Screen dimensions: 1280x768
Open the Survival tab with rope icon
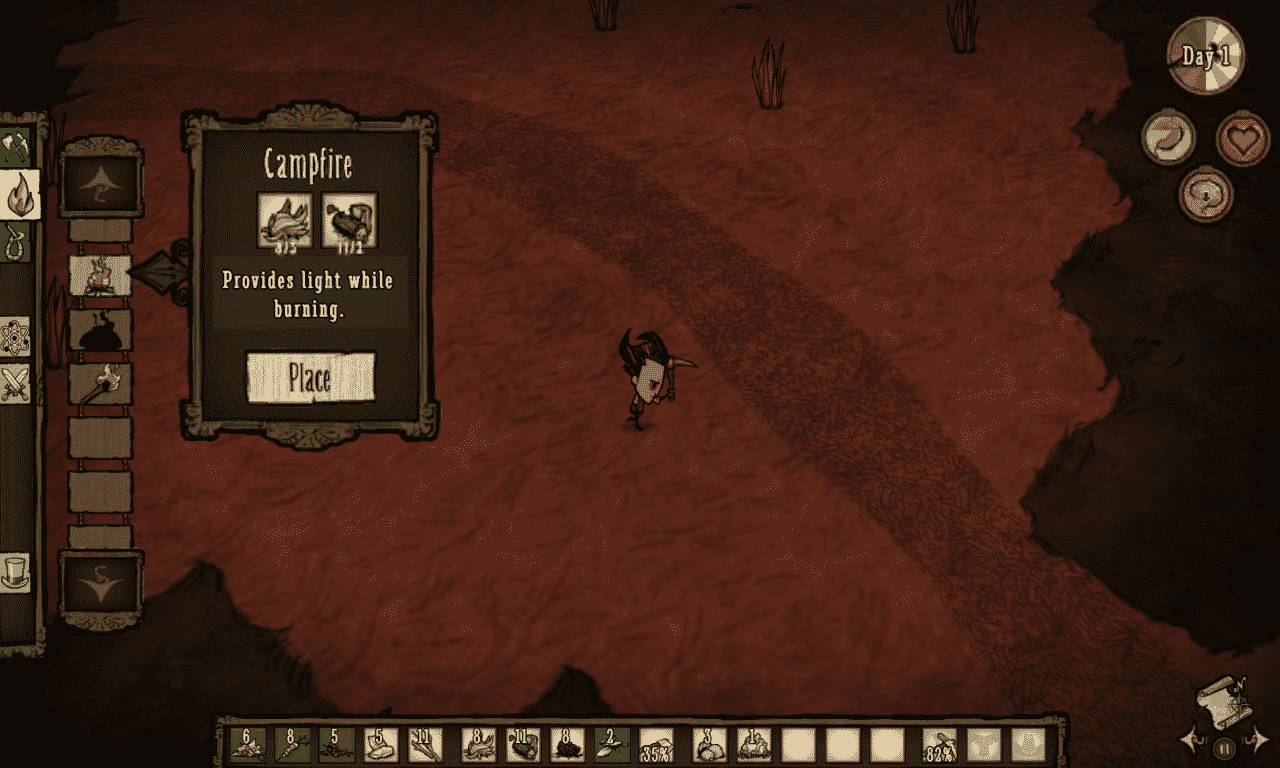click(x=17, y=241)
